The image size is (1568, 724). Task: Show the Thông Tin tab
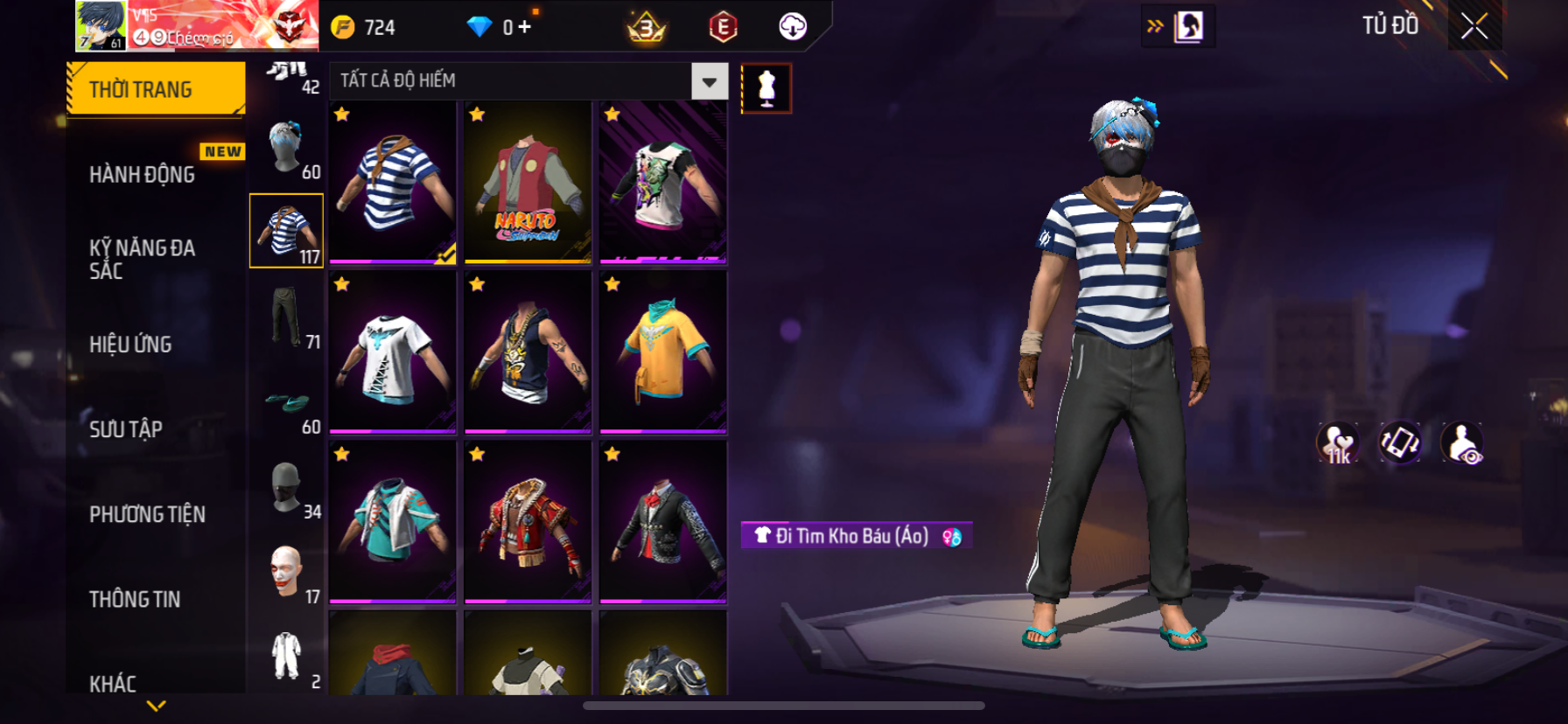[135, 599]
